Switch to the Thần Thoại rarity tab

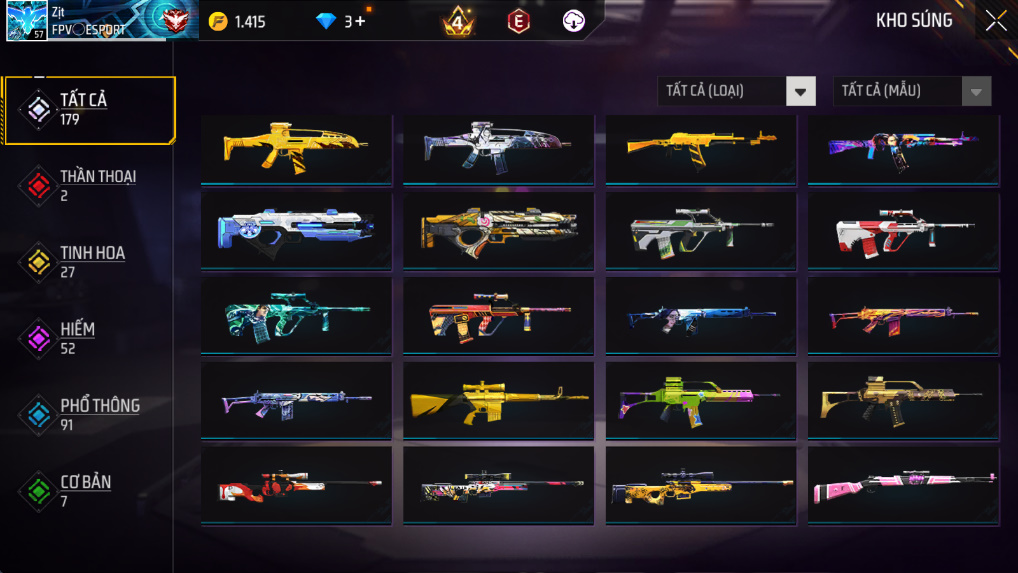tap(89, 185)
